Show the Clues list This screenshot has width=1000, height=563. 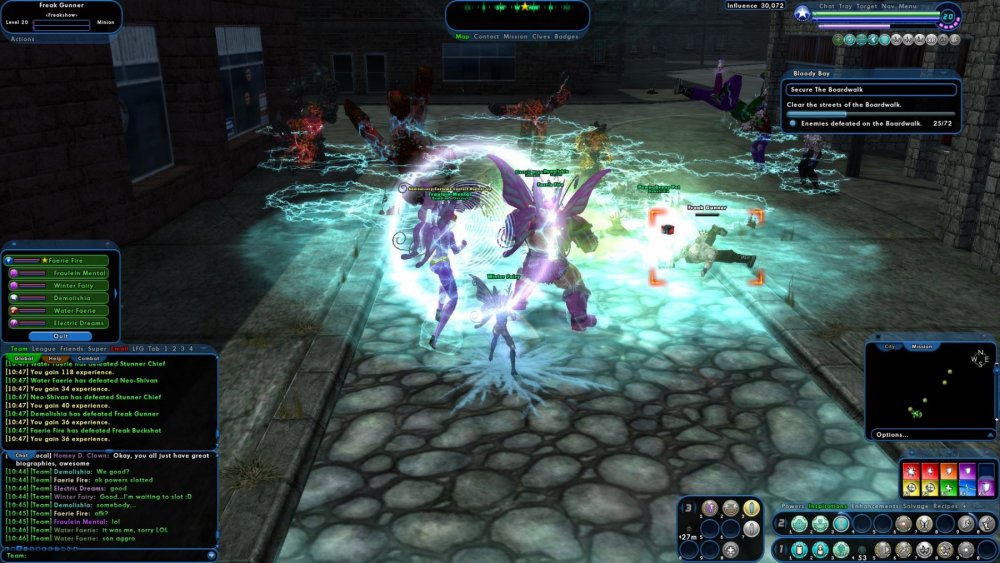(540, 36)
